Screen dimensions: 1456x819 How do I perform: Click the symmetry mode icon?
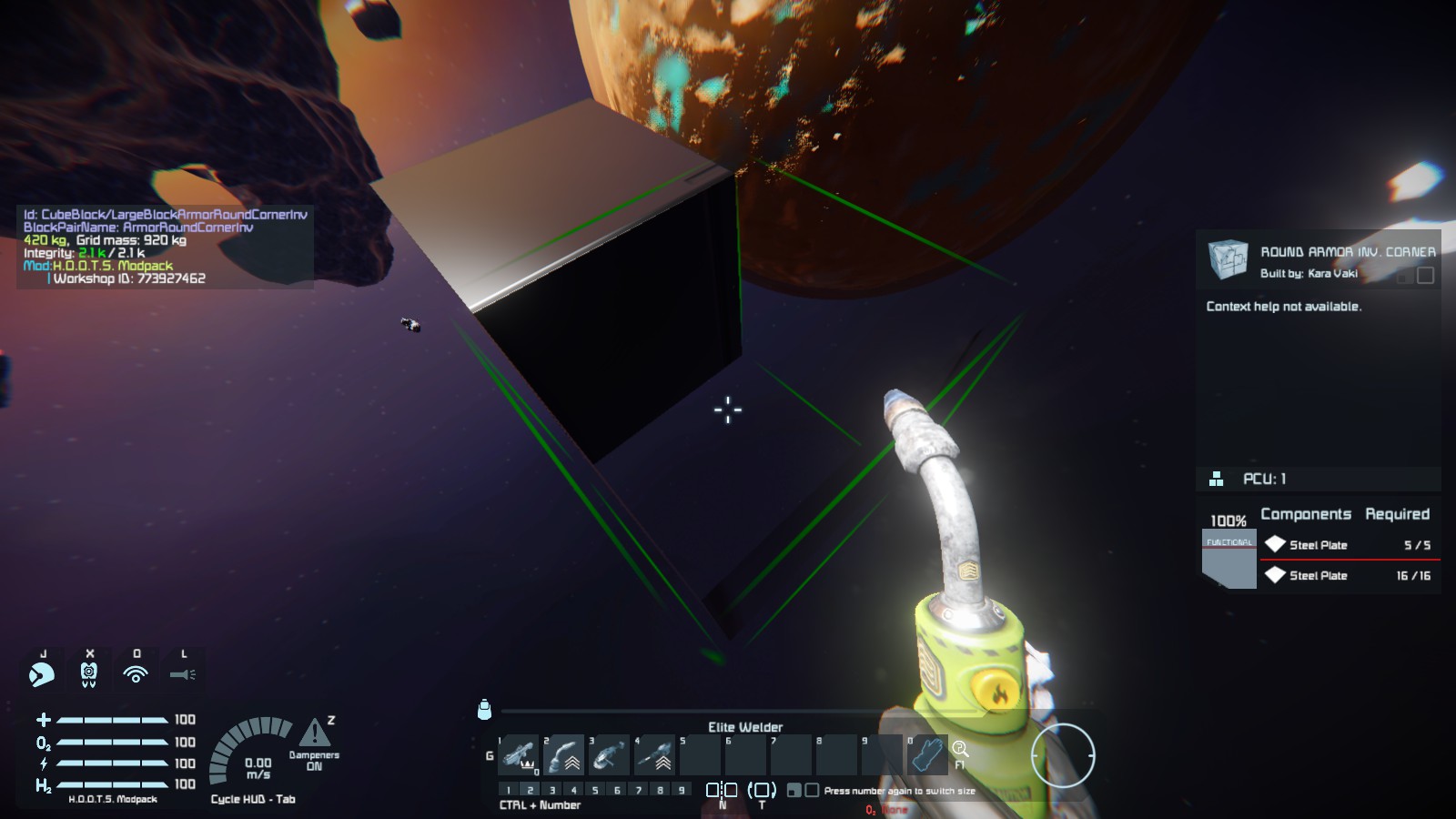pos(722,790)
